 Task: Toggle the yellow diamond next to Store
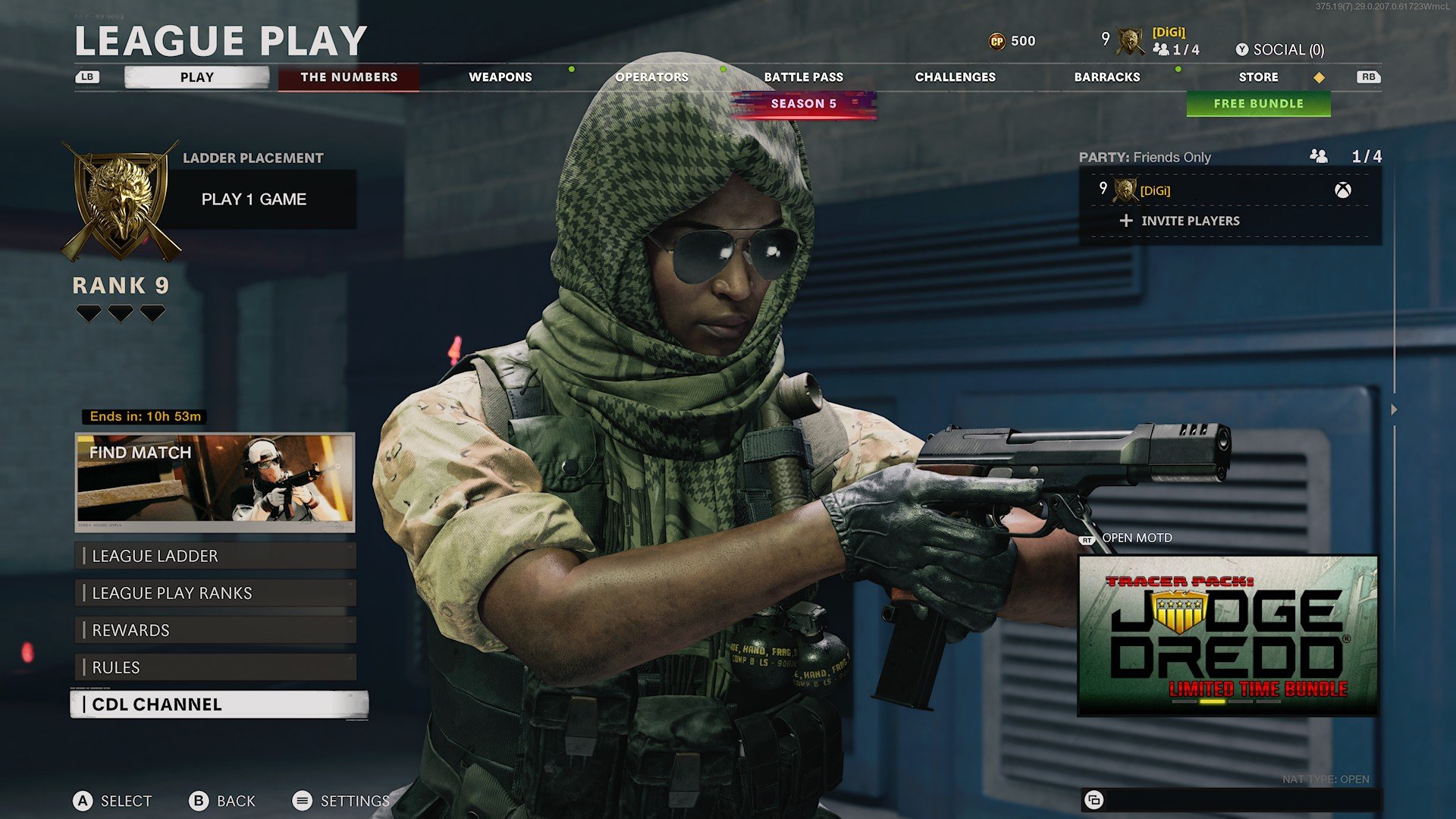coord(1318,77)
